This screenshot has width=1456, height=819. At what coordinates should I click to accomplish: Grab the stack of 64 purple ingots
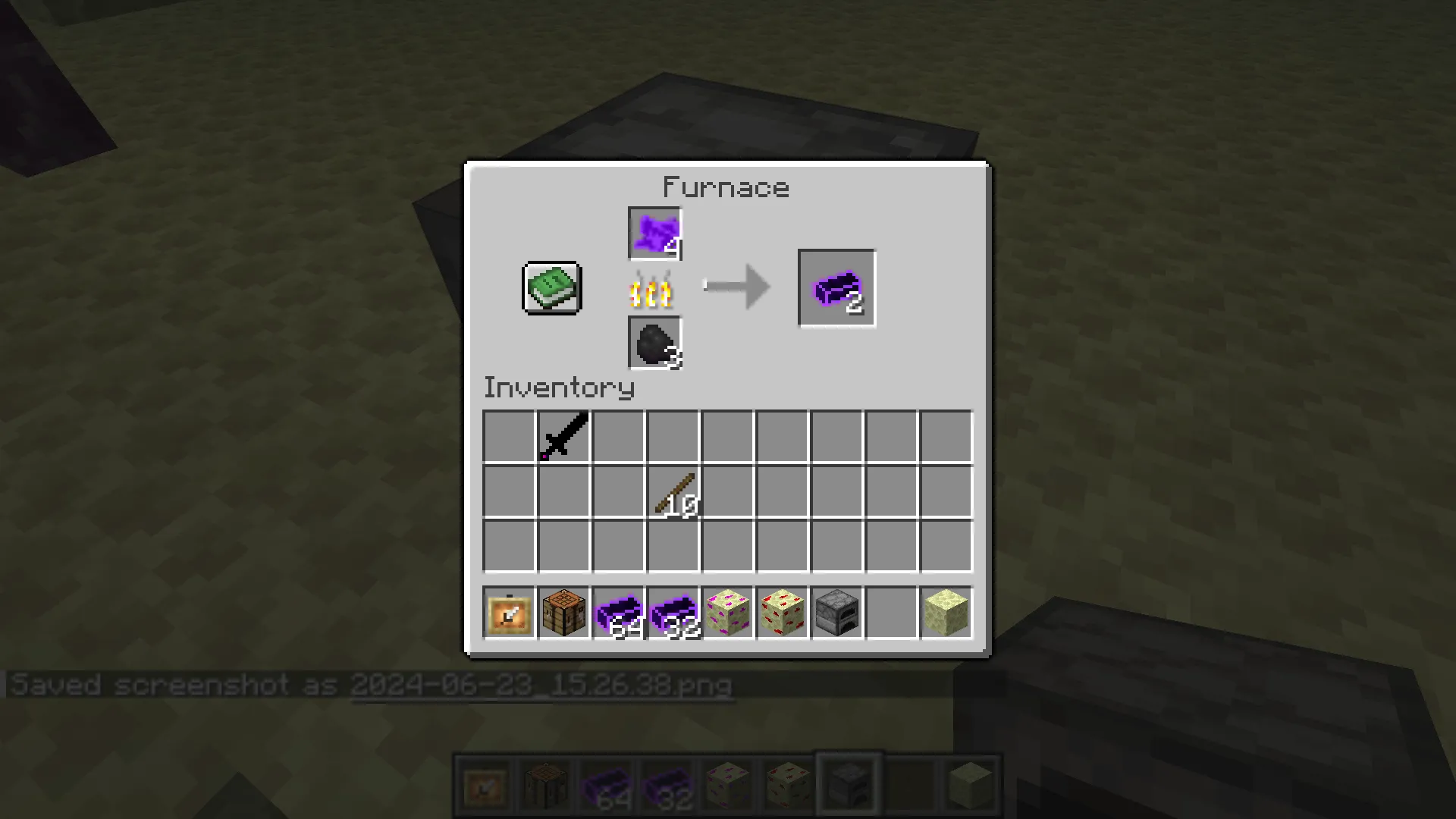617,613
